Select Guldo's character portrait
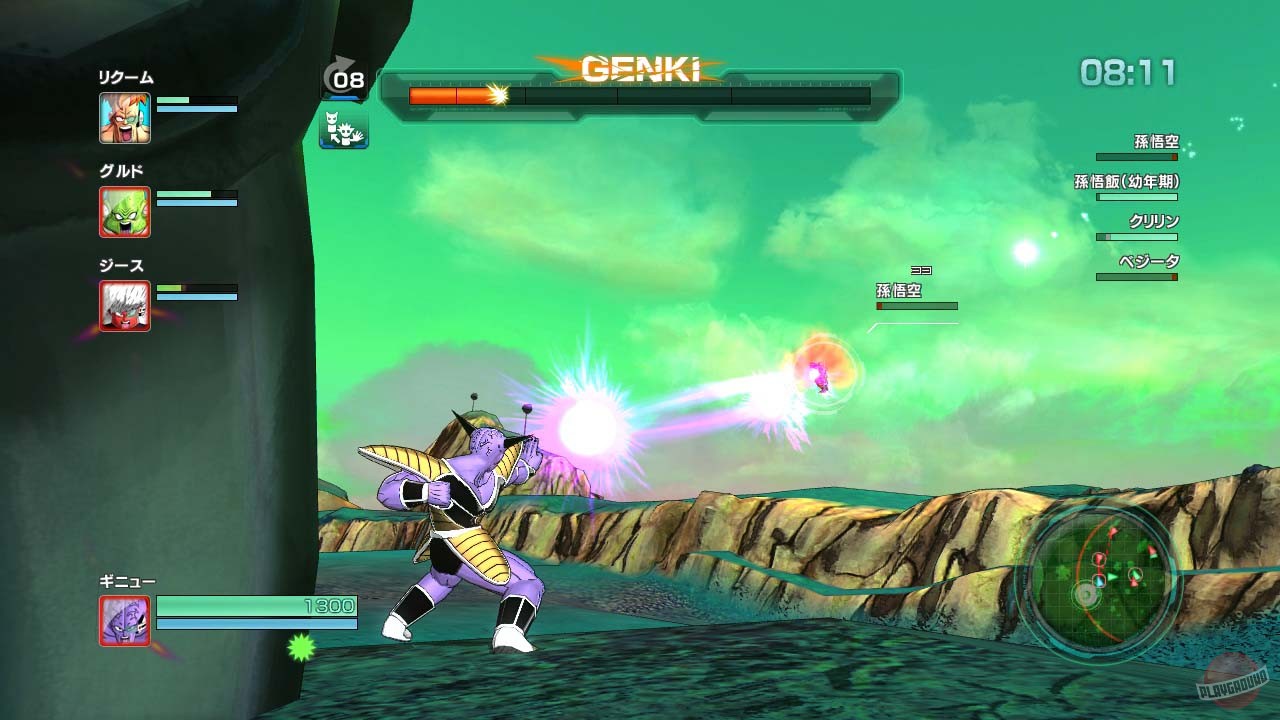This screenshot has height=720, width=1280. click(x=123, y=213)
